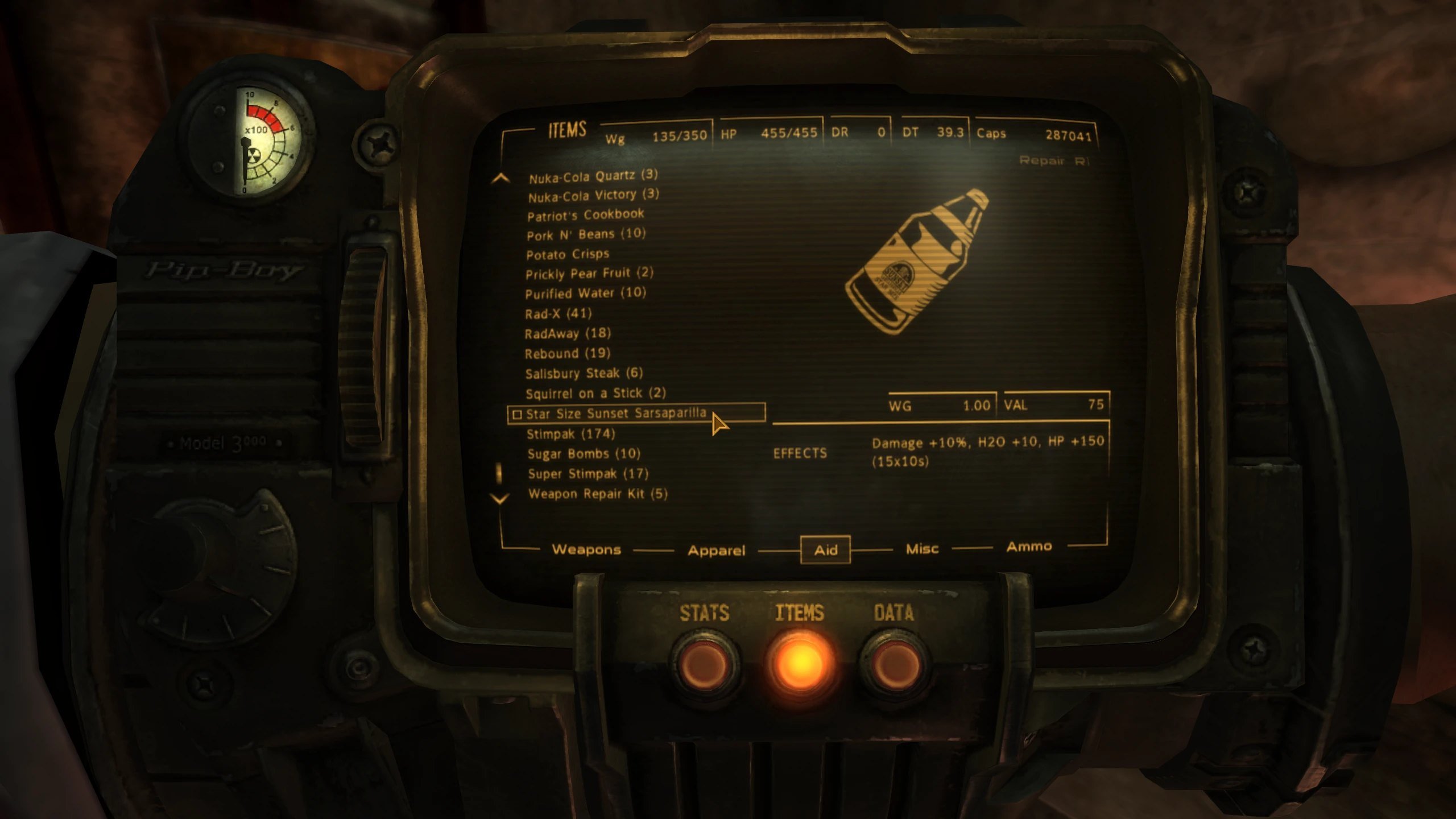Choose Weapon Repair Kit
This screenshot has height=819, width=1456.
pyautogui.click(x=597, y=493)
